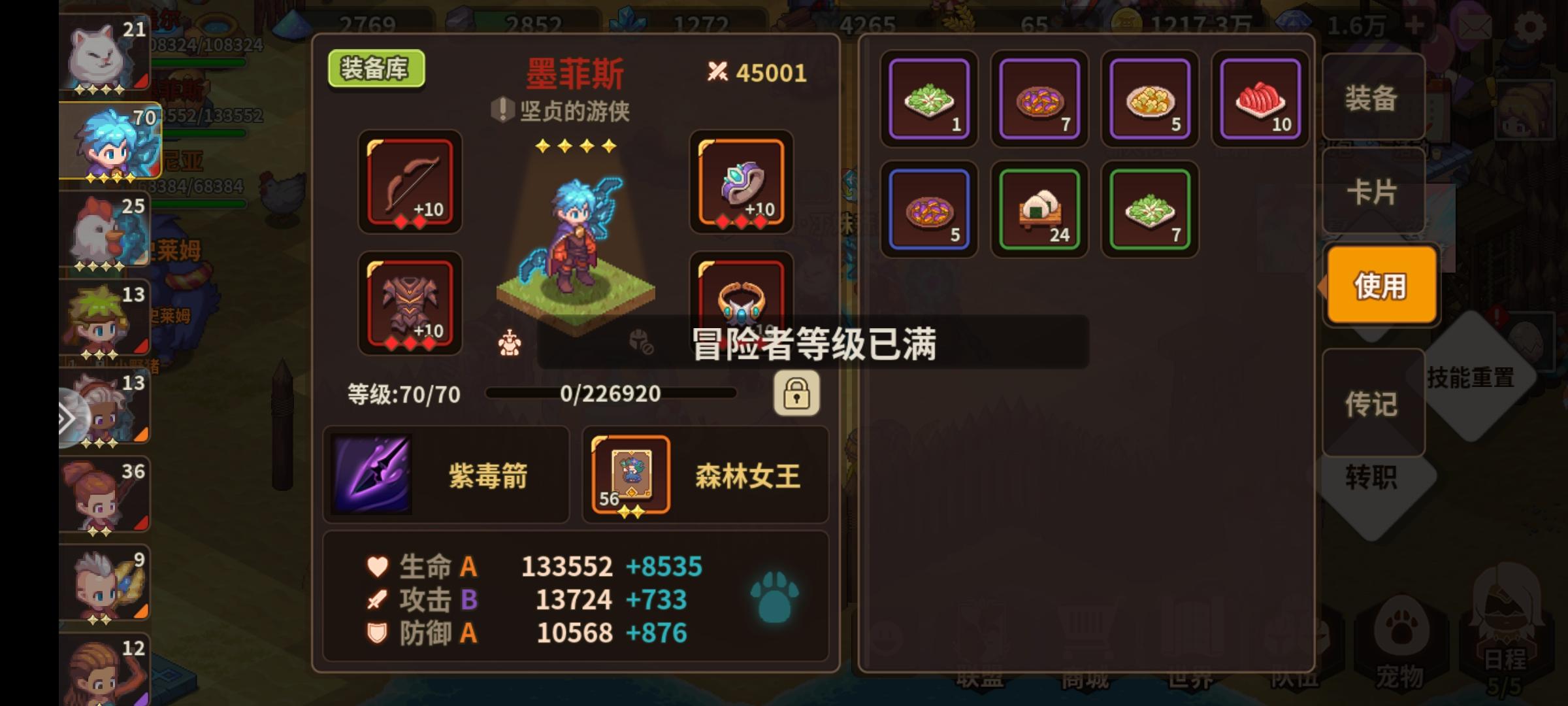Viewport: 1568px width, 706px height.
Task: Click the 装备库 label button
Action: tap(376, 67)
